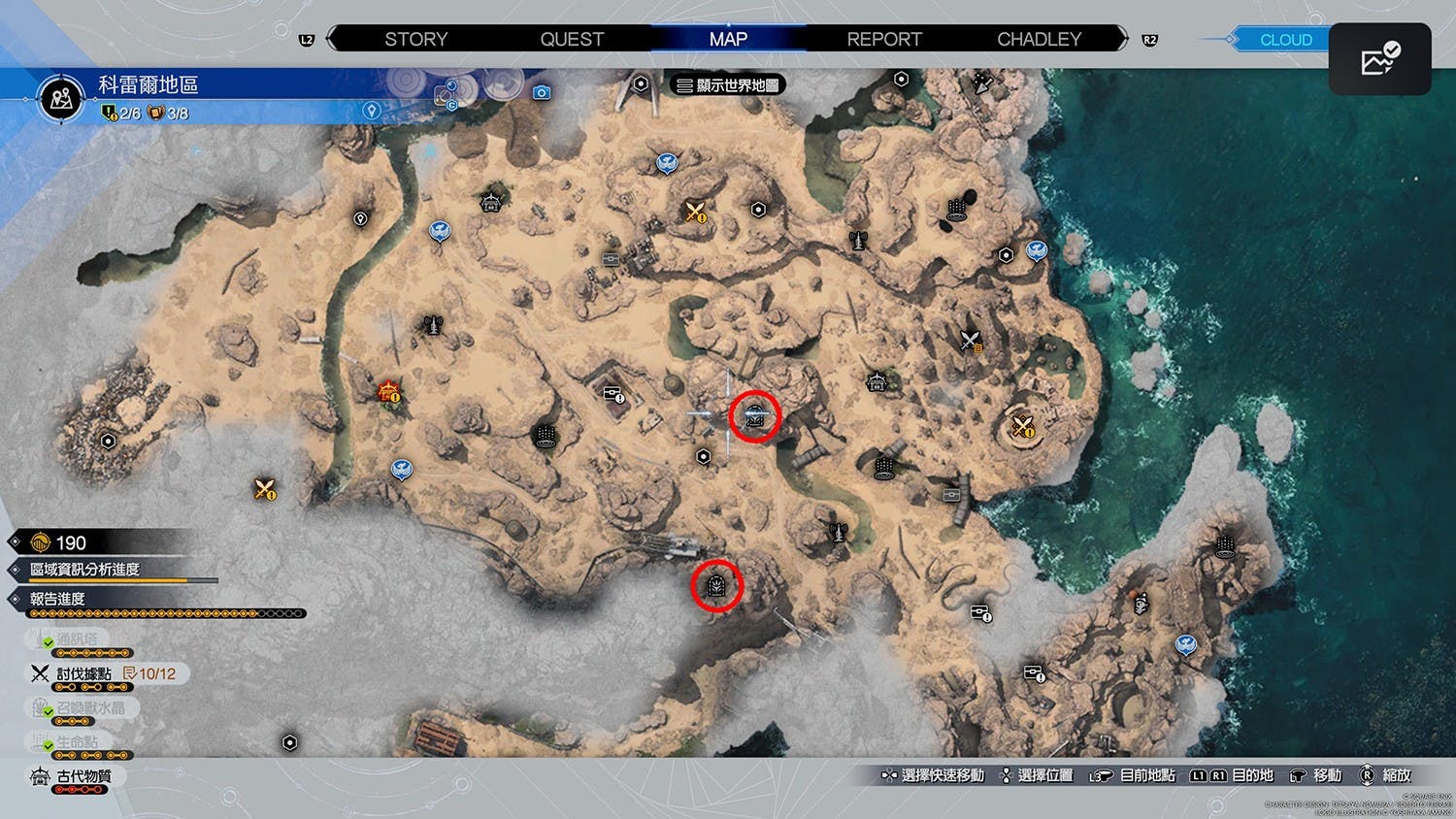Select the red crown map marker
This screenshot has width=1456, height=819.
click(x=389, y=392)
